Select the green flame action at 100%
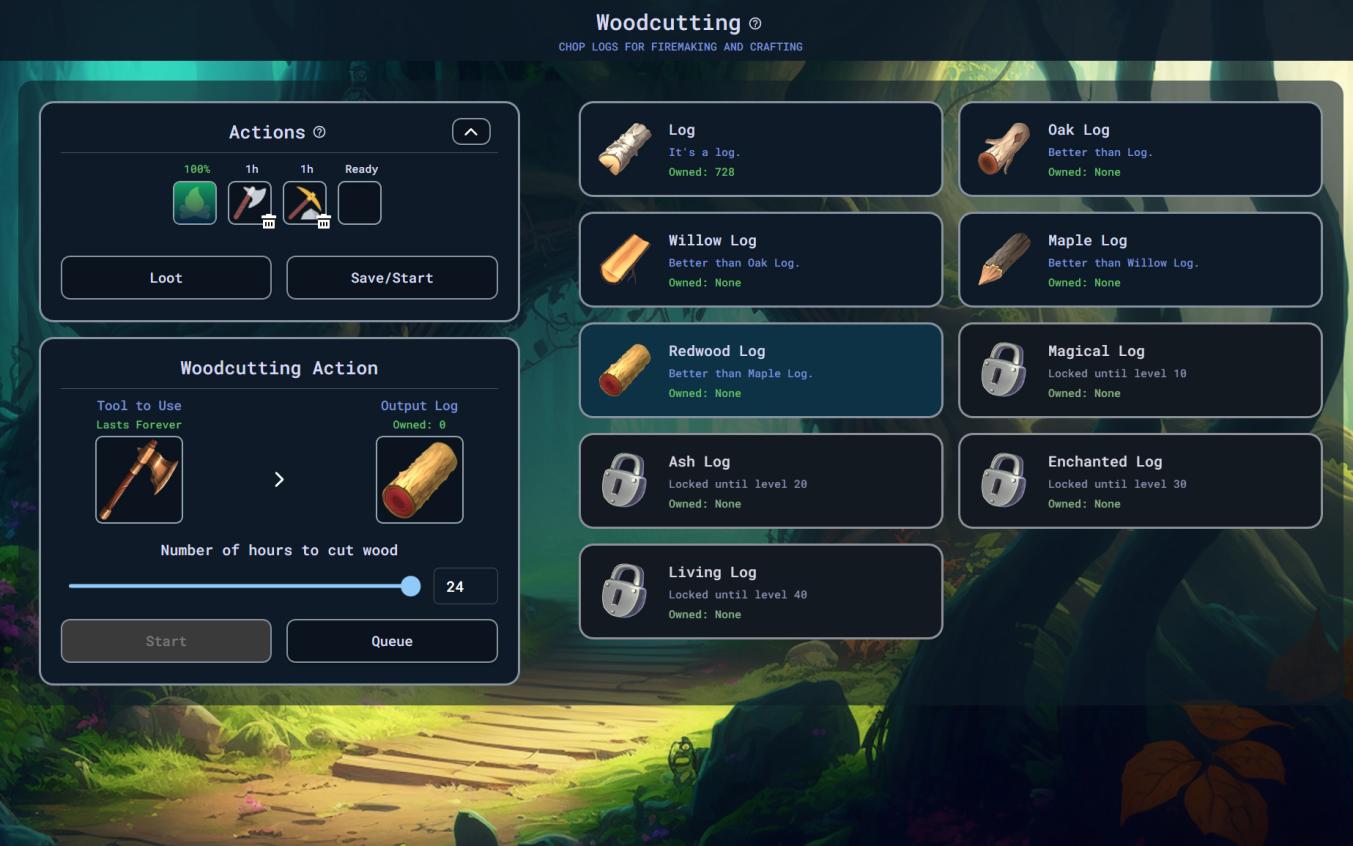Image resolution: width=1353 pixels, height=846 pixels. click(195, 203)
